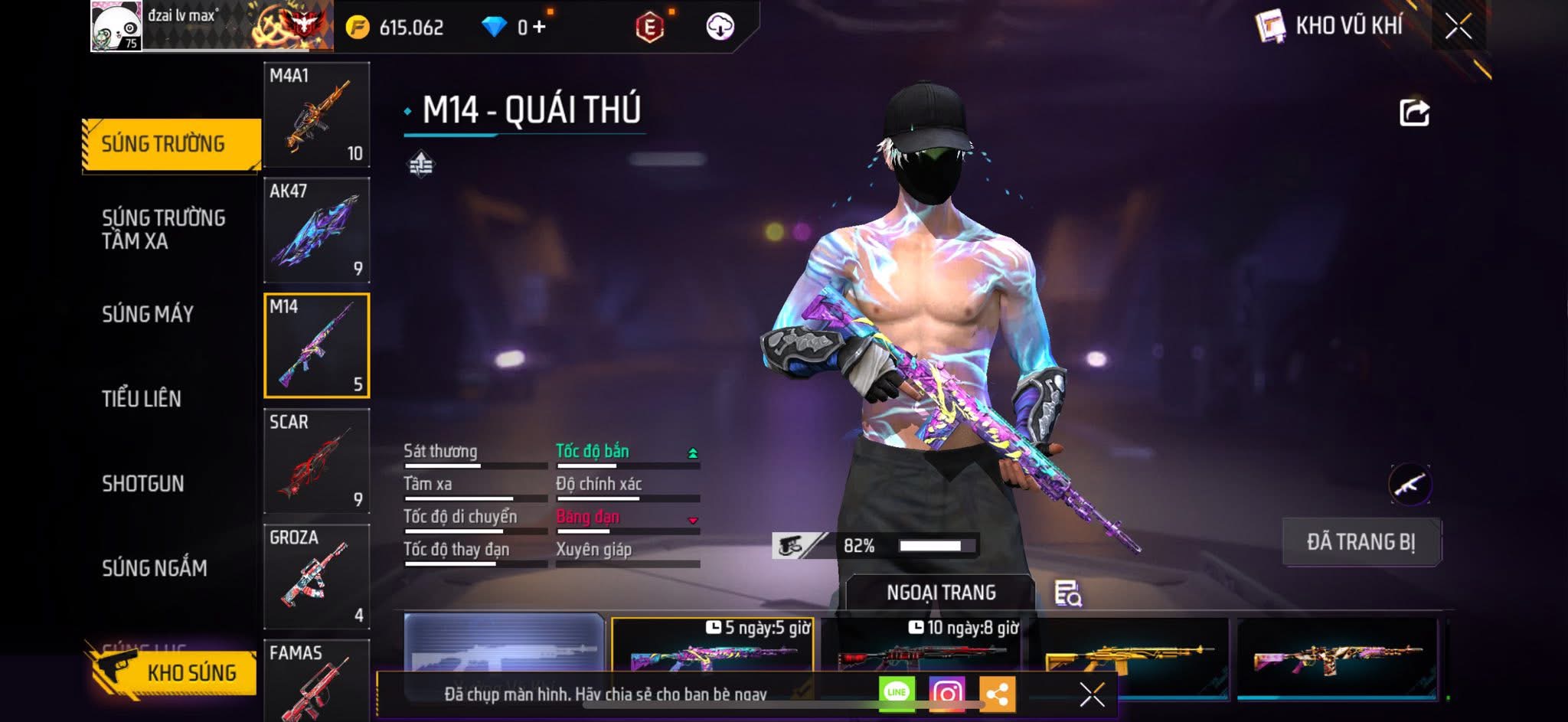This screenshot has width=1568, height=722.
Task: Close the weapon armory screen
Action: point(1459,27)
